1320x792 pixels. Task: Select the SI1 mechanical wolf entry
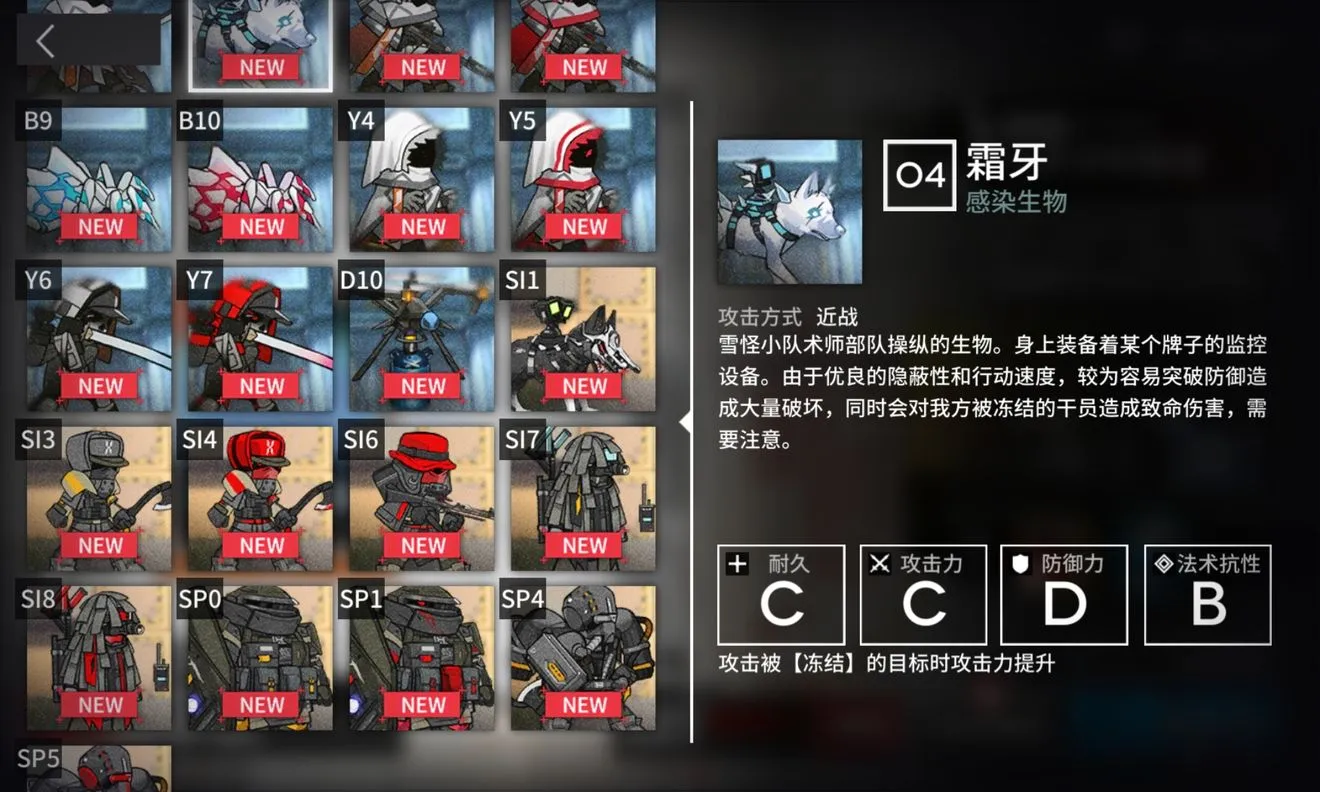(x=582, y=335)
